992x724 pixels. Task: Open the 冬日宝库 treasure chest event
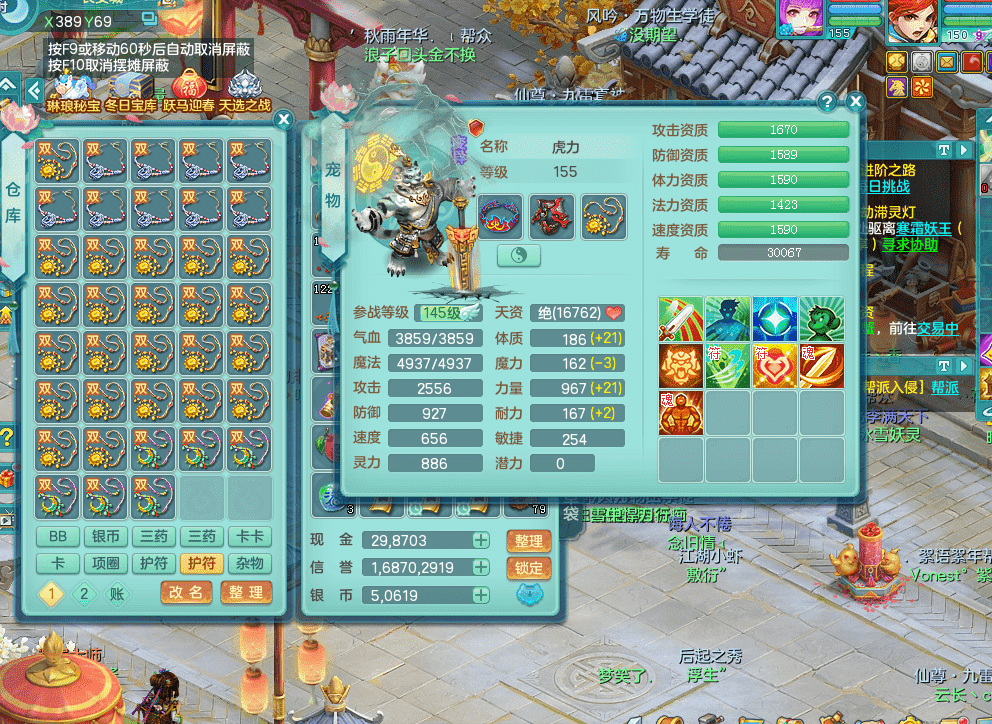pyautogui.click(x=130, y=91)
